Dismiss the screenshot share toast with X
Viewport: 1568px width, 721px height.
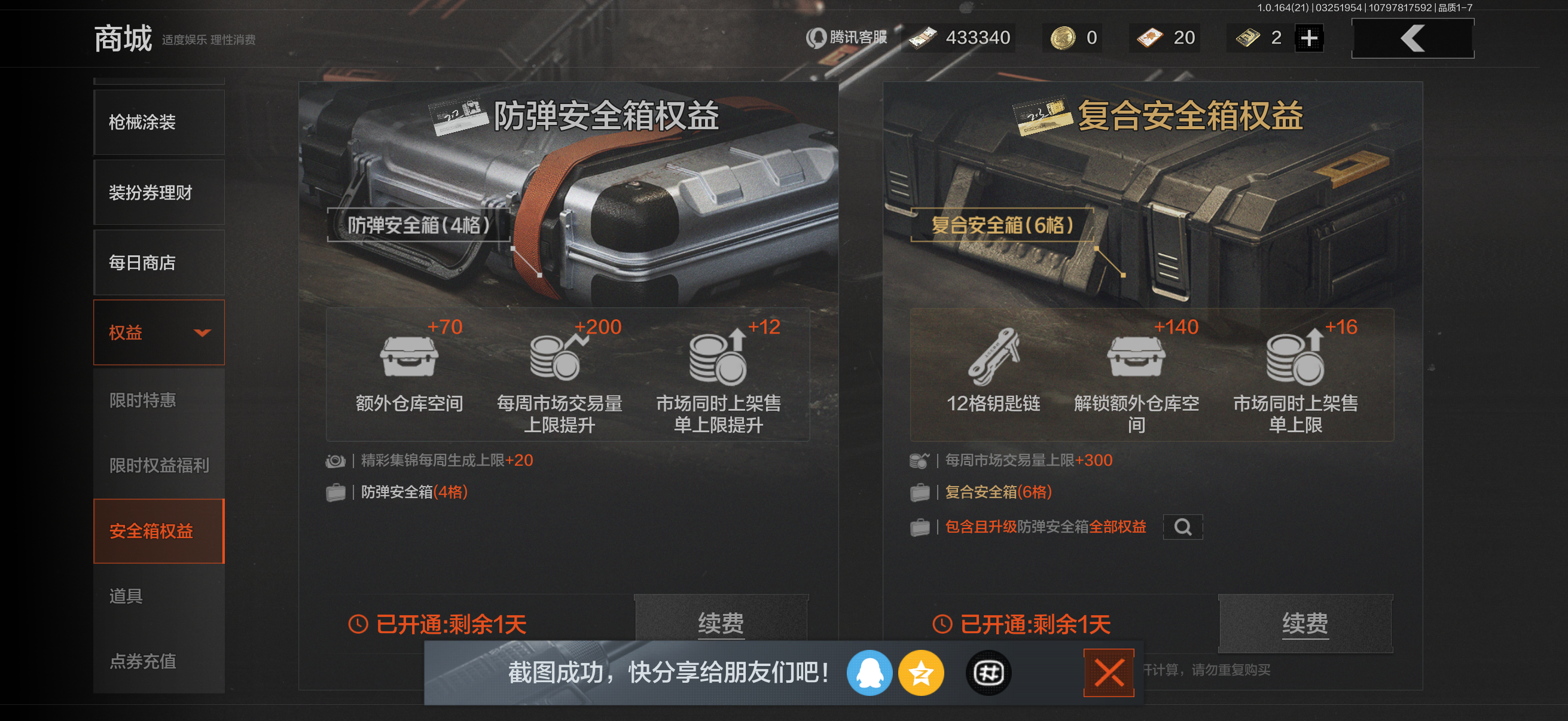point(1109,673)
